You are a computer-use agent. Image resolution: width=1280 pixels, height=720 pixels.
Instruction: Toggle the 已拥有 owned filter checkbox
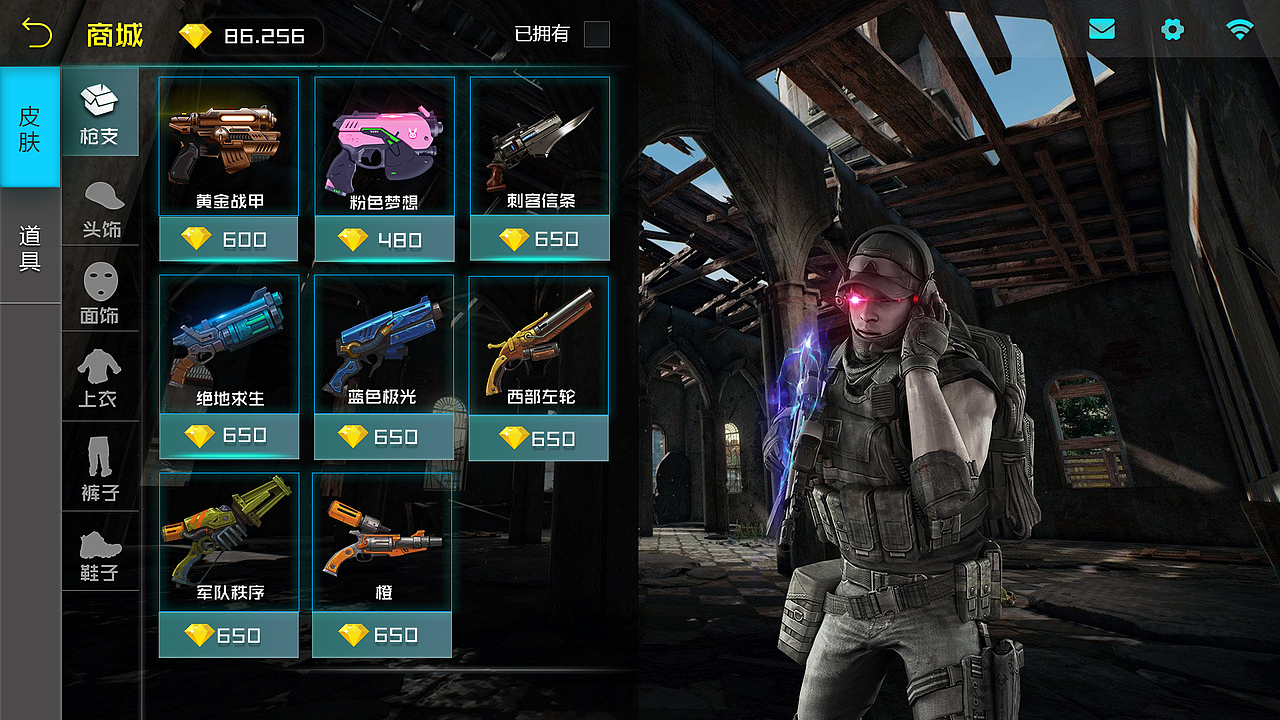596,34
